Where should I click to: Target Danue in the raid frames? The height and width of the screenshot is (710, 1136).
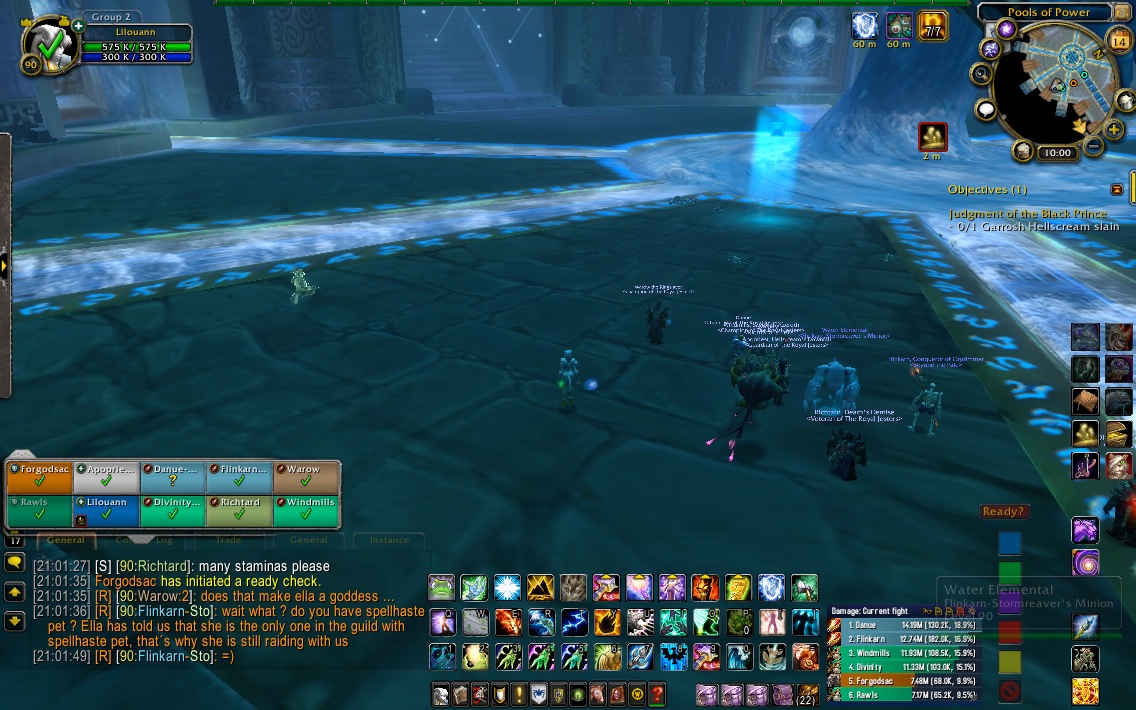point(172,476)
